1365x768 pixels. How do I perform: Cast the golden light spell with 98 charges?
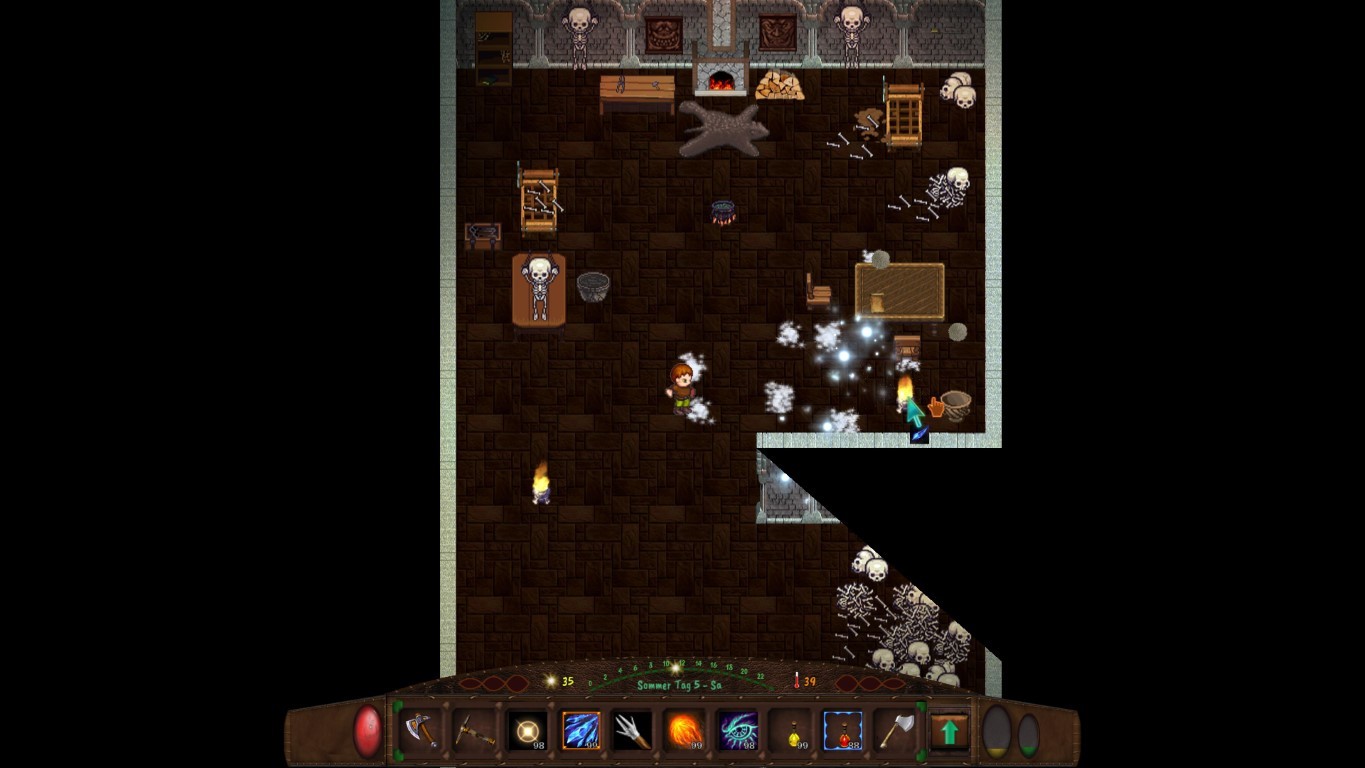click(x=528, y=731)
